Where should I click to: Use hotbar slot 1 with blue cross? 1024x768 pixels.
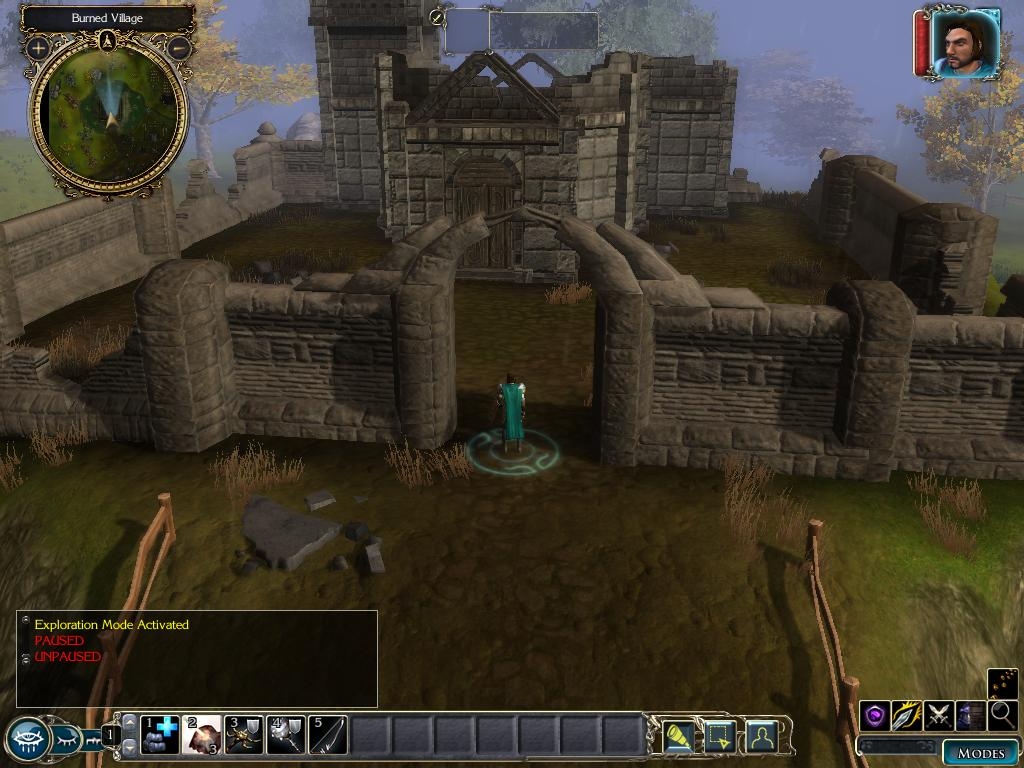pos(160,735)
